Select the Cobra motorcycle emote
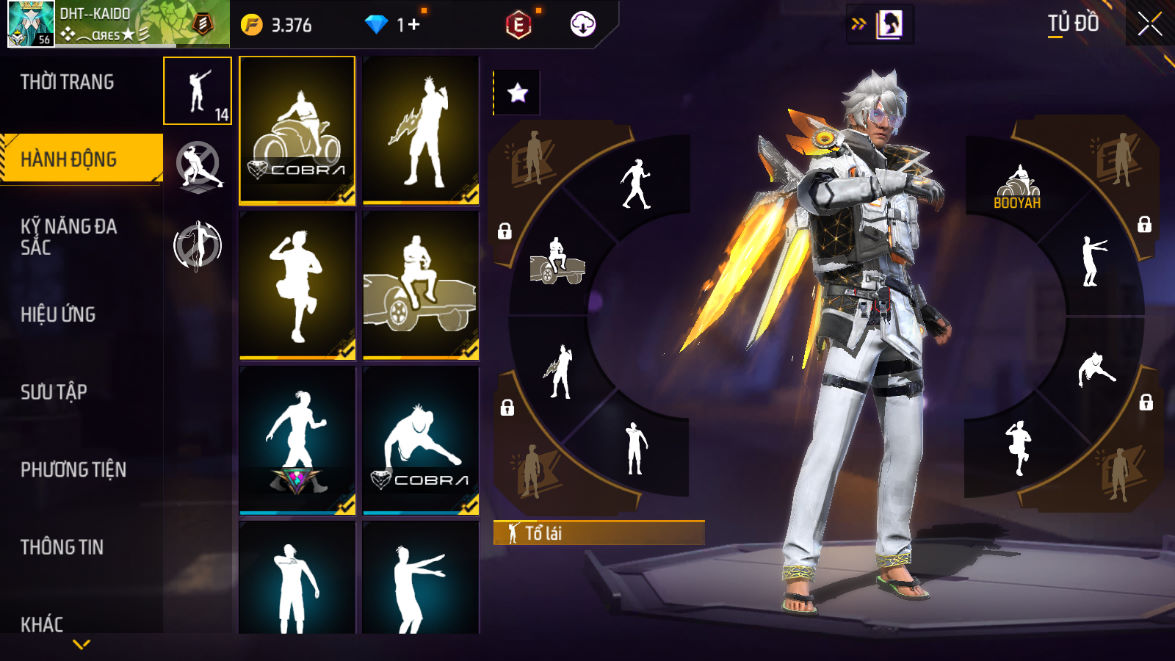 point(297,130)
